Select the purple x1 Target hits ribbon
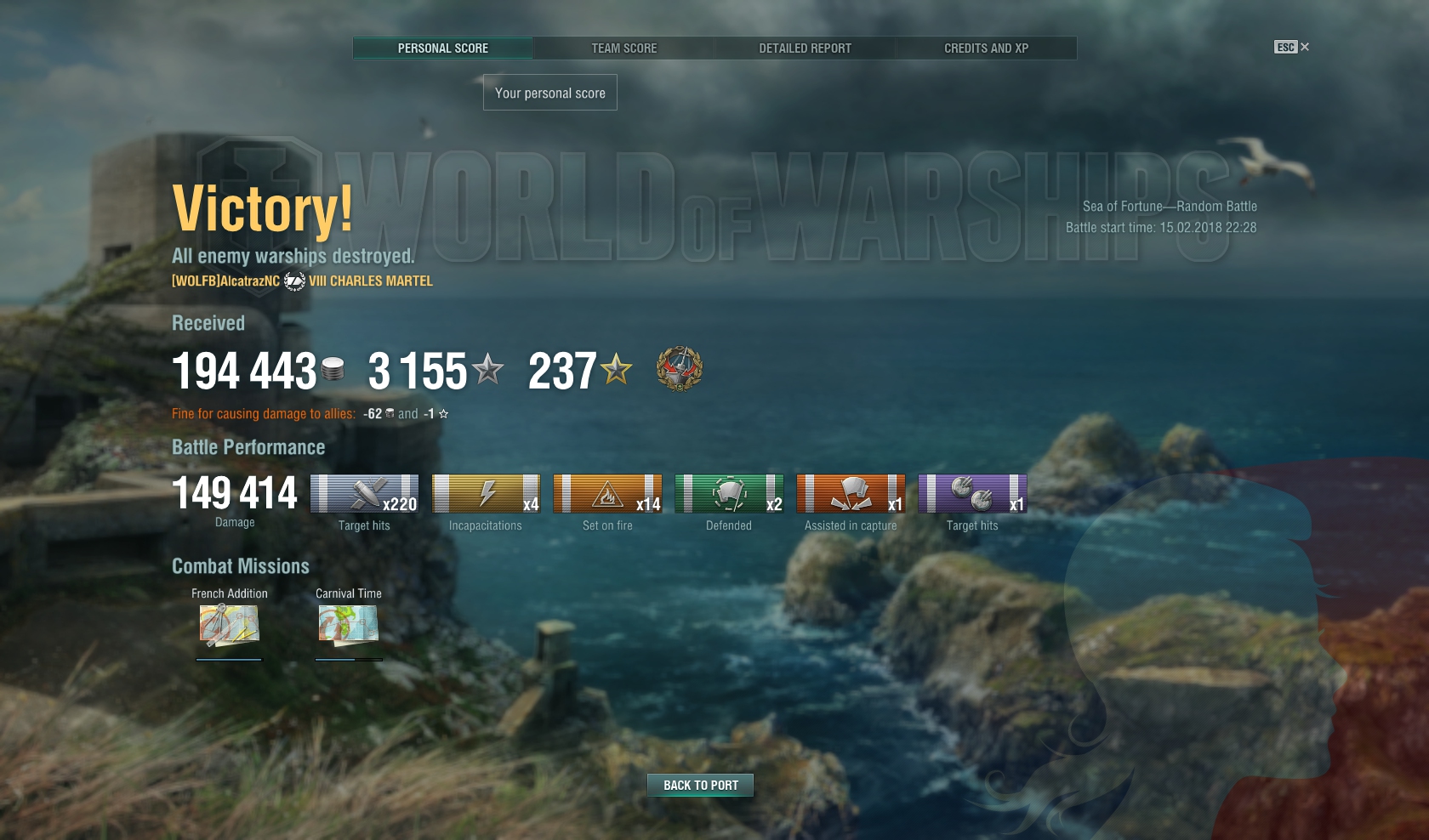This screenshot has width=1429, height=840. click(972, 494)
